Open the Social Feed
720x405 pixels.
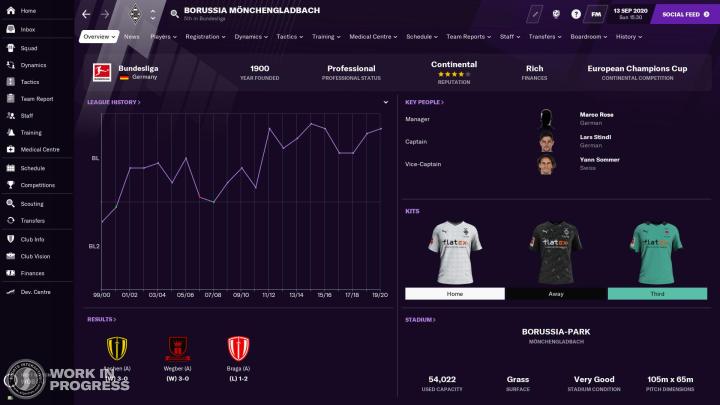click(x=680, y=14)
